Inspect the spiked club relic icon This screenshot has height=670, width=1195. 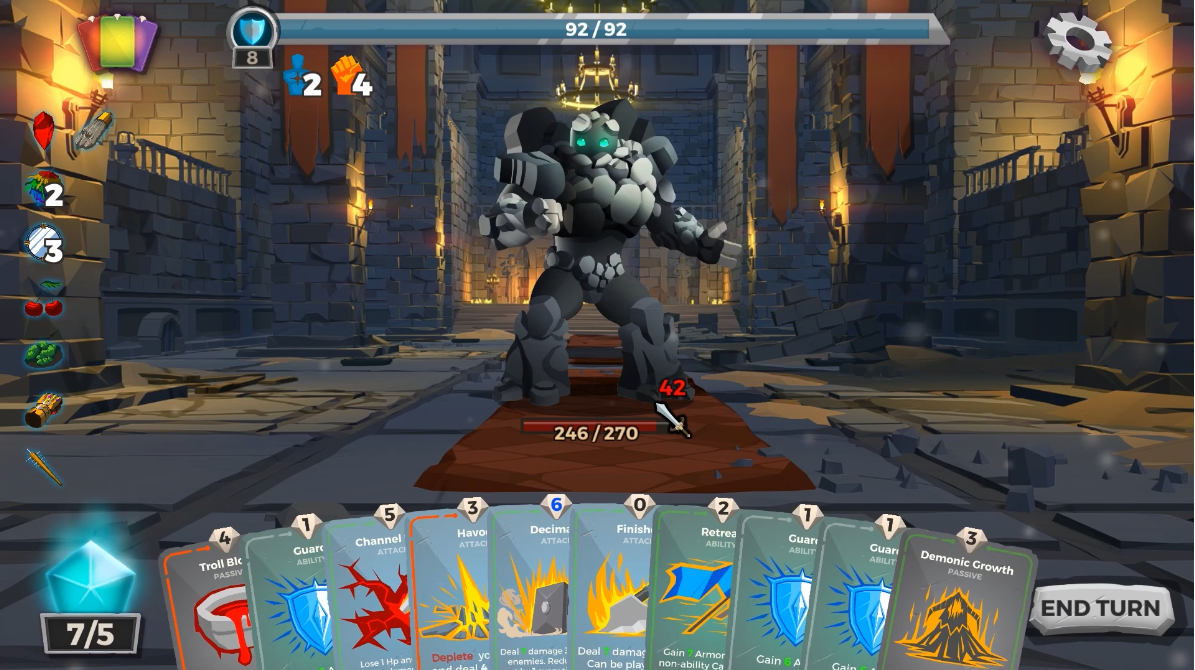click(43, 465)
